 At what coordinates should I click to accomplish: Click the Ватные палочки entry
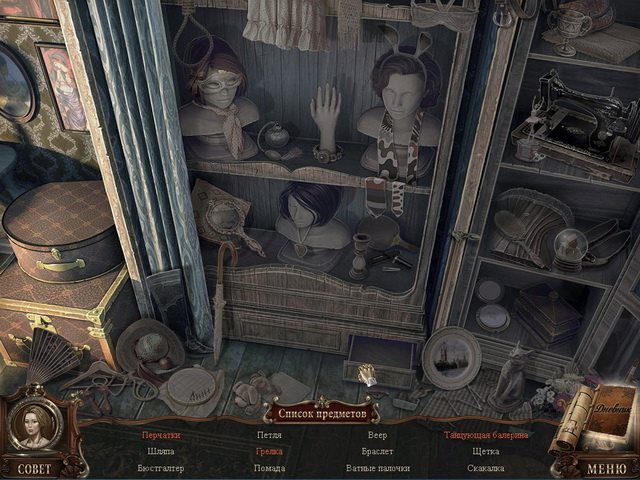377,468
